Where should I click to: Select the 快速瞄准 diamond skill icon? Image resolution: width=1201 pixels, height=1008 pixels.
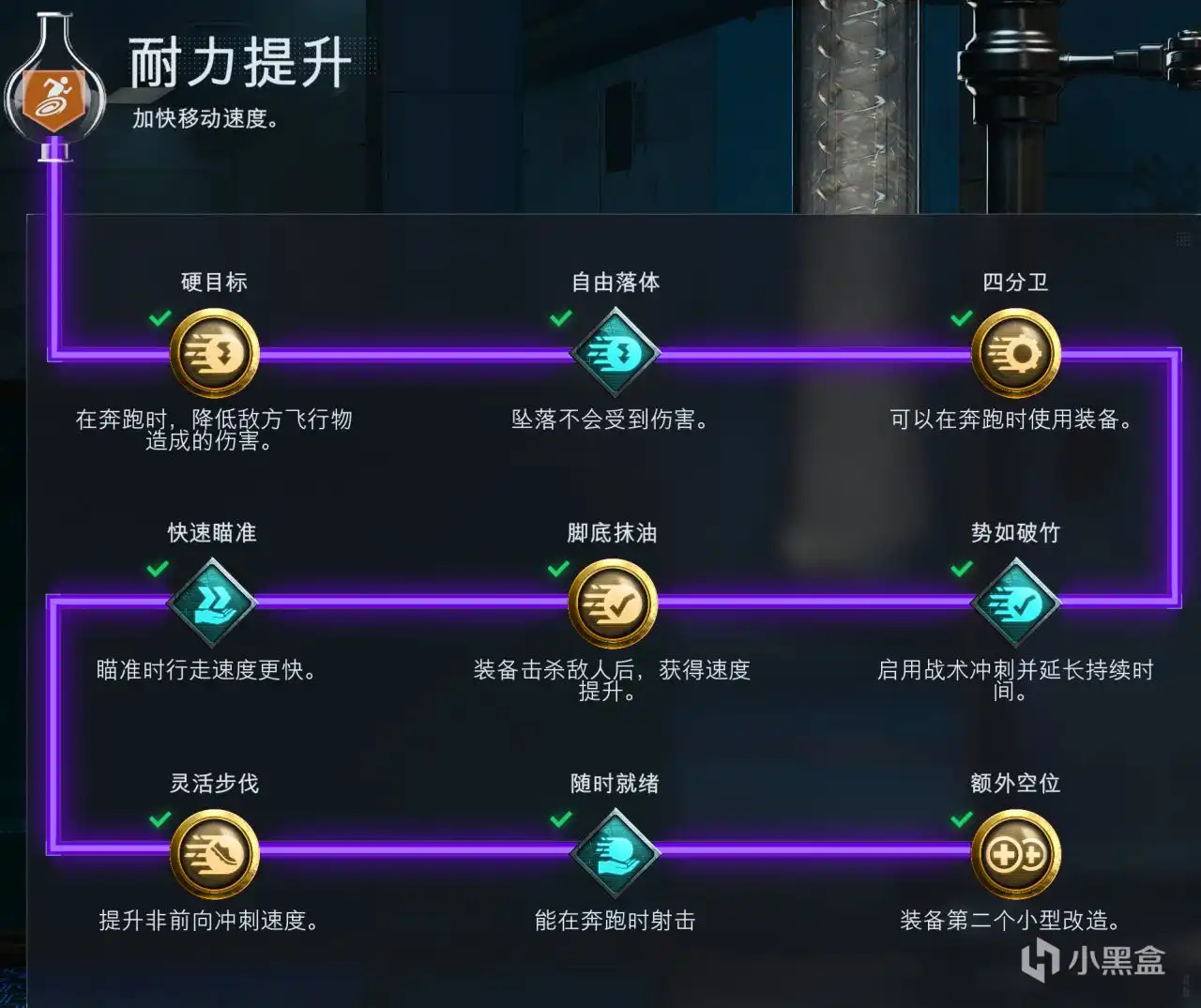click(211, 603)
